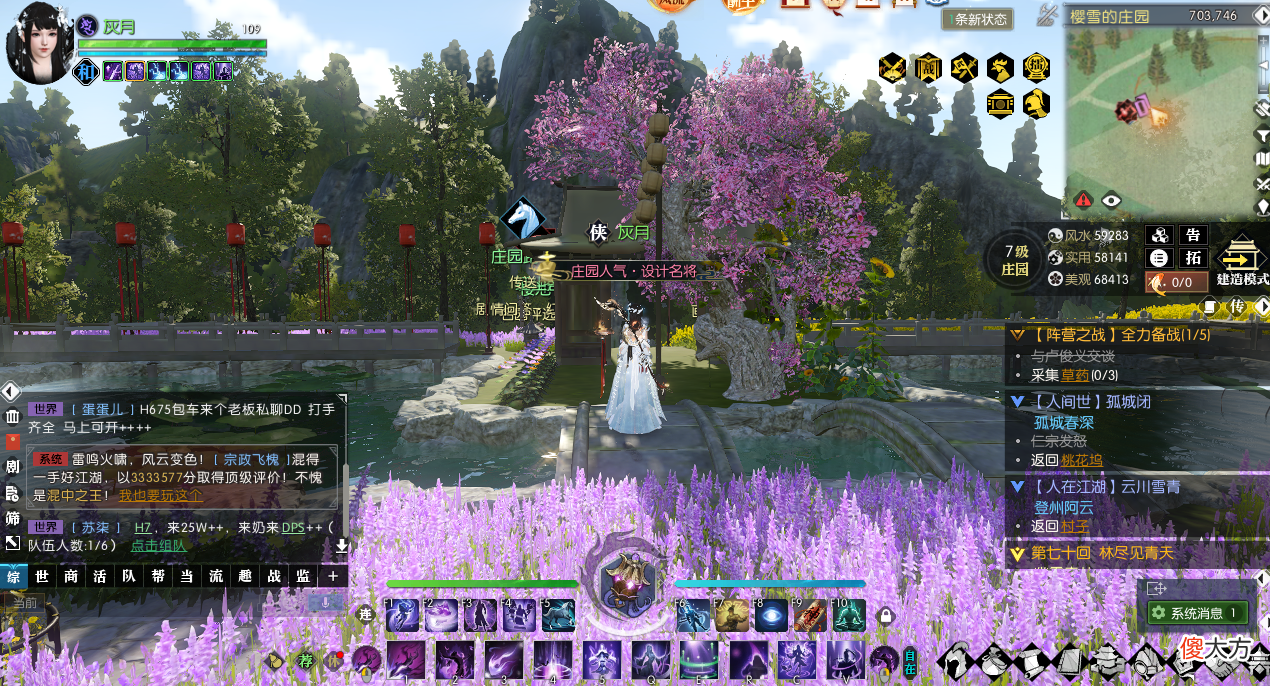Click the red warning triangle icon
This screenshot has width=1270, height=686.
(1083, 200)
